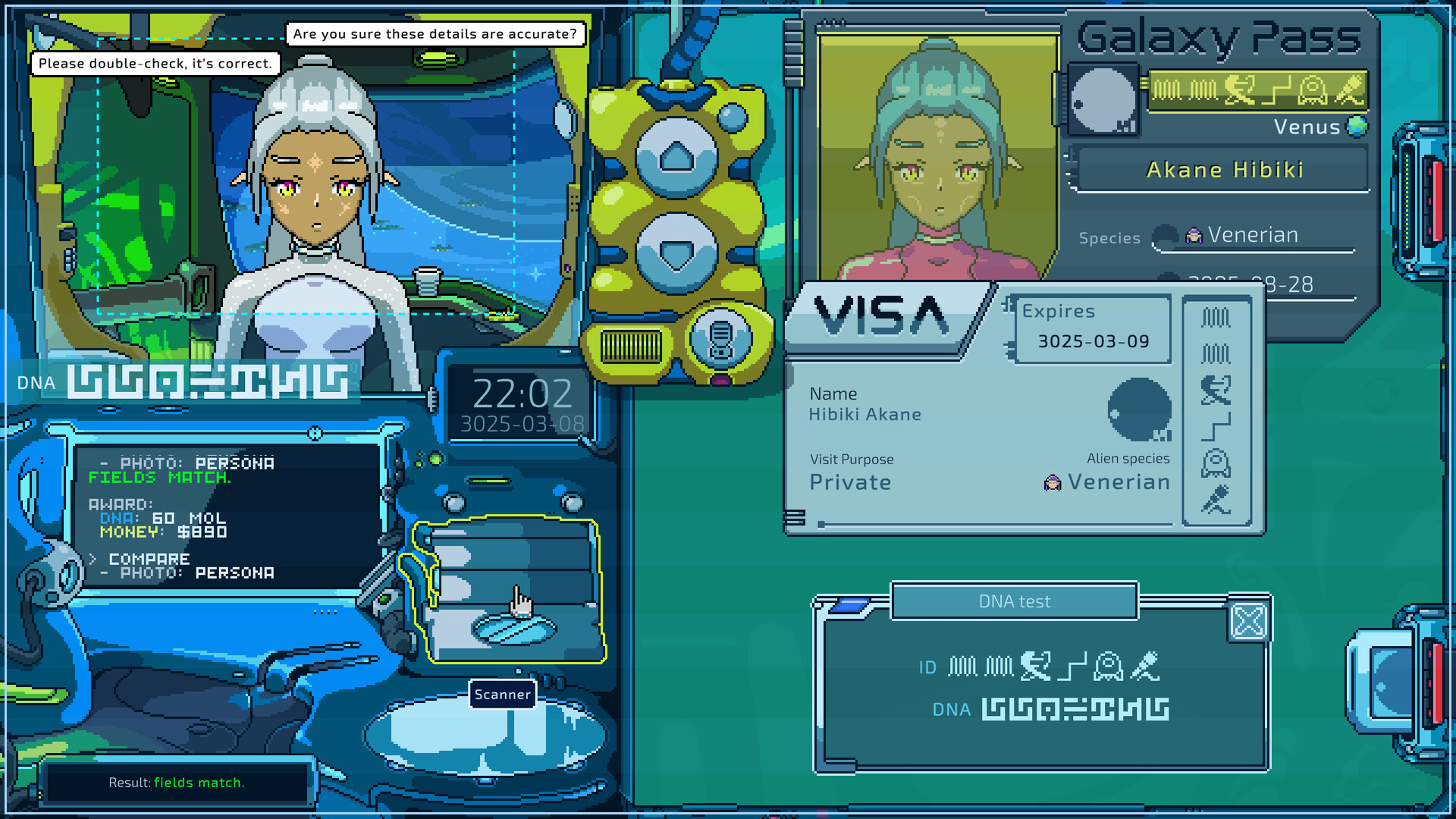Select the microphone glyph at visa panel bottom
The image size is (1456, 819).
[1215, 498]
